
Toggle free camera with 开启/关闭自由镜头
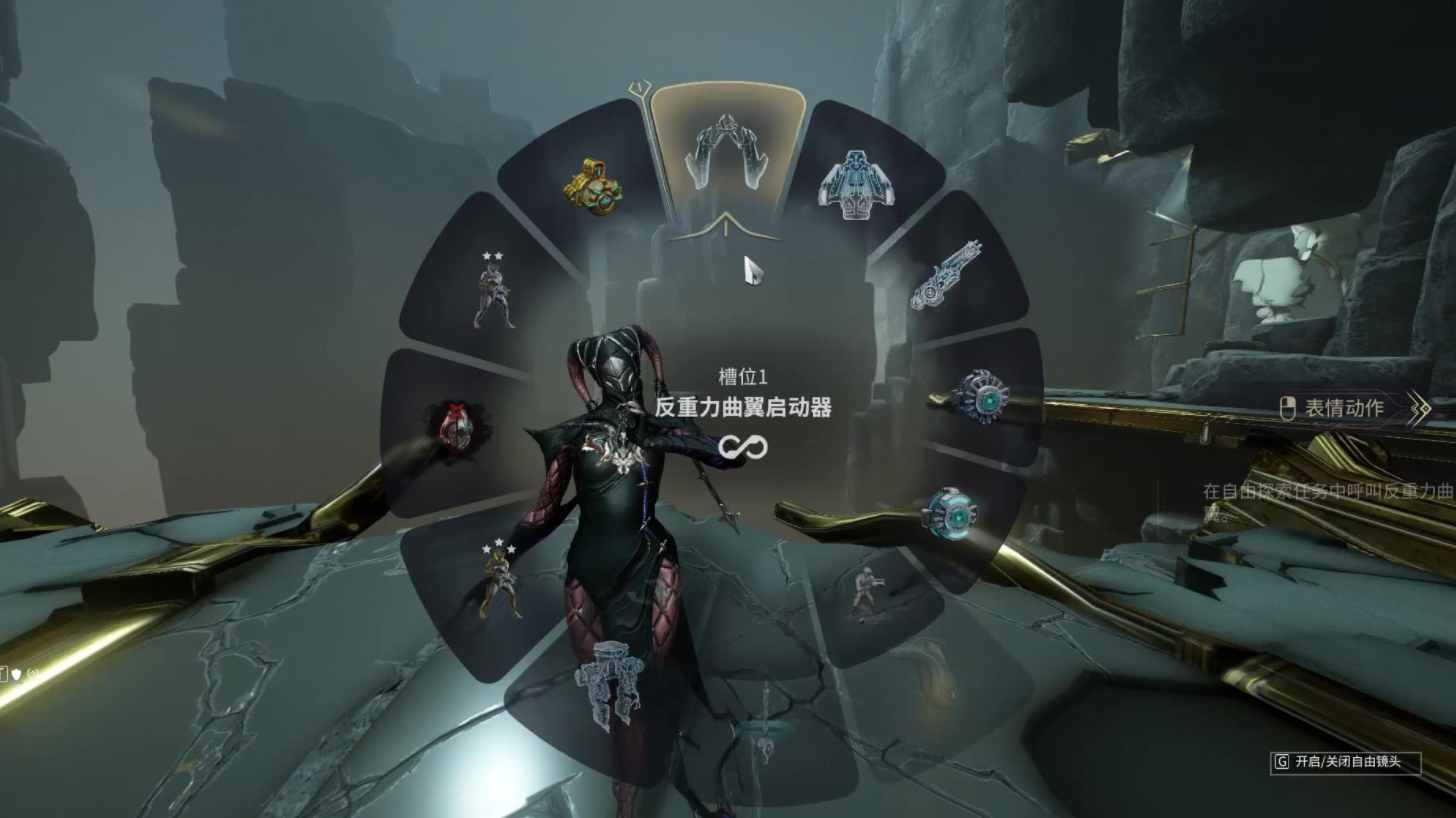point(1346,762)
